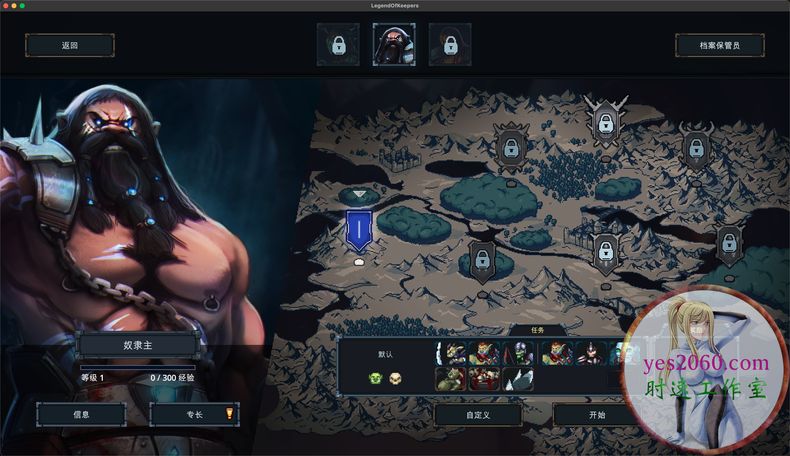Select the Slaveholder master portrait

[394, 45]
